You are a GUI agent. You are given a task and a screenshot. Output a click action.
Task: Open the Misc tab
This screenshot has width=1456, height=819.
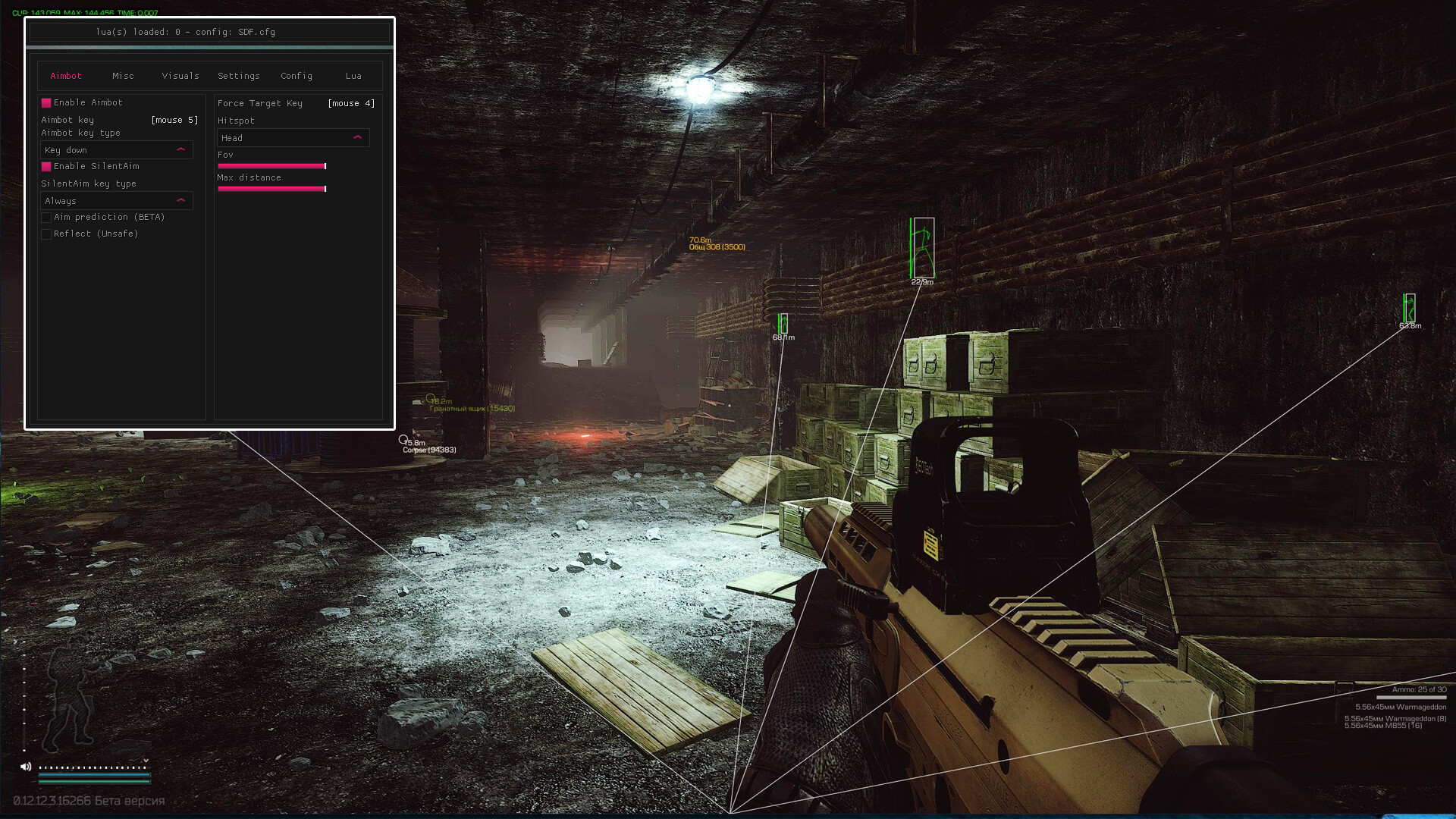(x=123, y=76)
